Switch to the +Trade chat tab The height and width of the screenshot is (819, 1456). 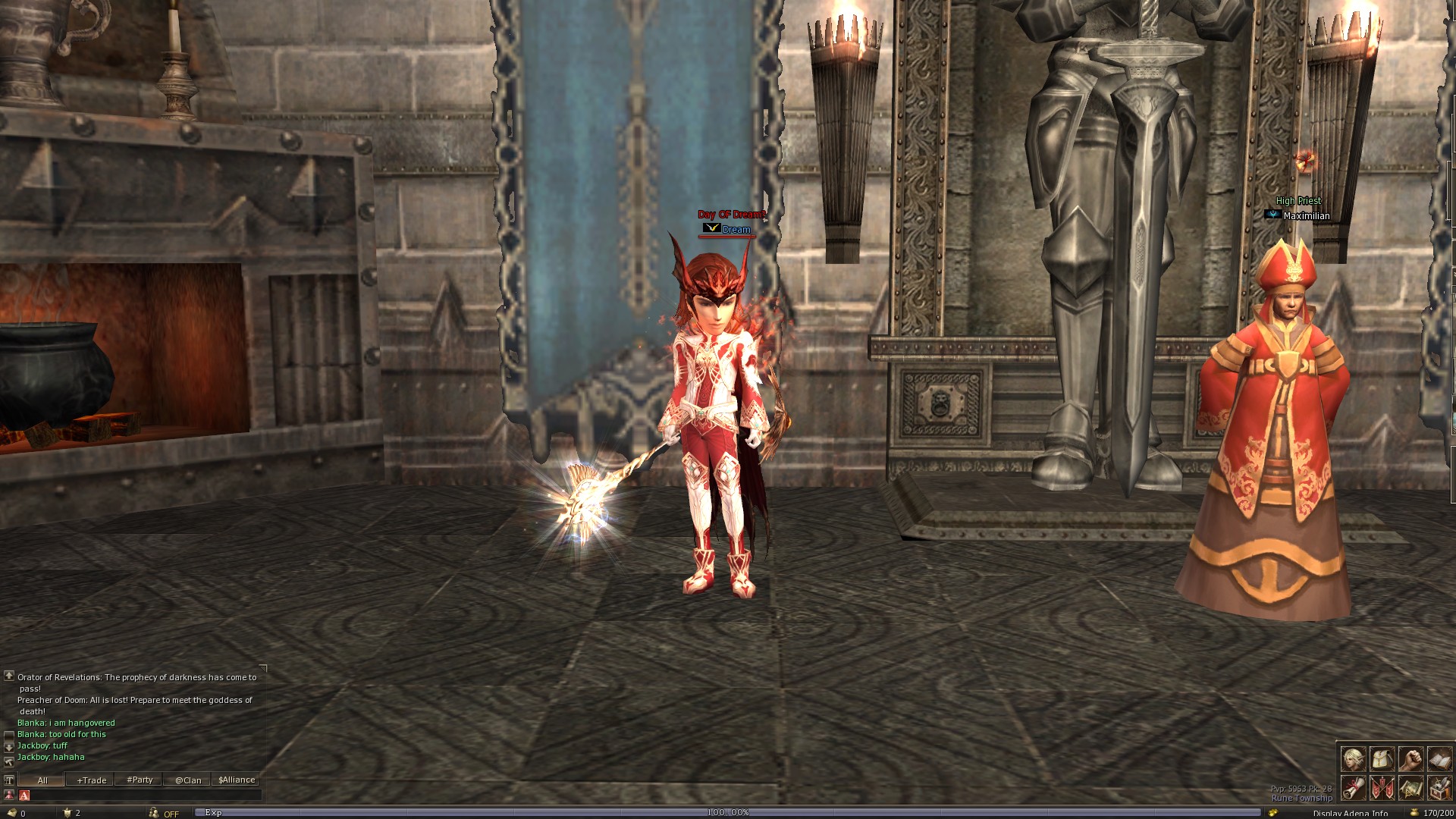click(x=91, y=780)
